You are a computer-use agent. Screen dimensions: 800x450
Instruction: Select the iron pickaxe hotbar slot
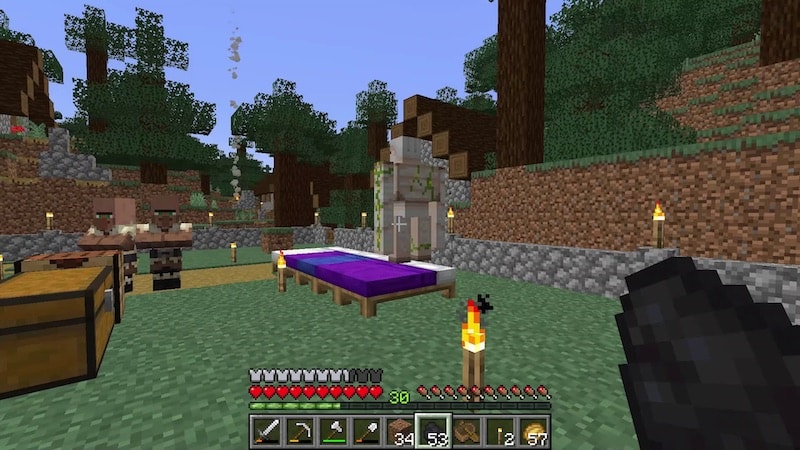click(x=299, y=431)
